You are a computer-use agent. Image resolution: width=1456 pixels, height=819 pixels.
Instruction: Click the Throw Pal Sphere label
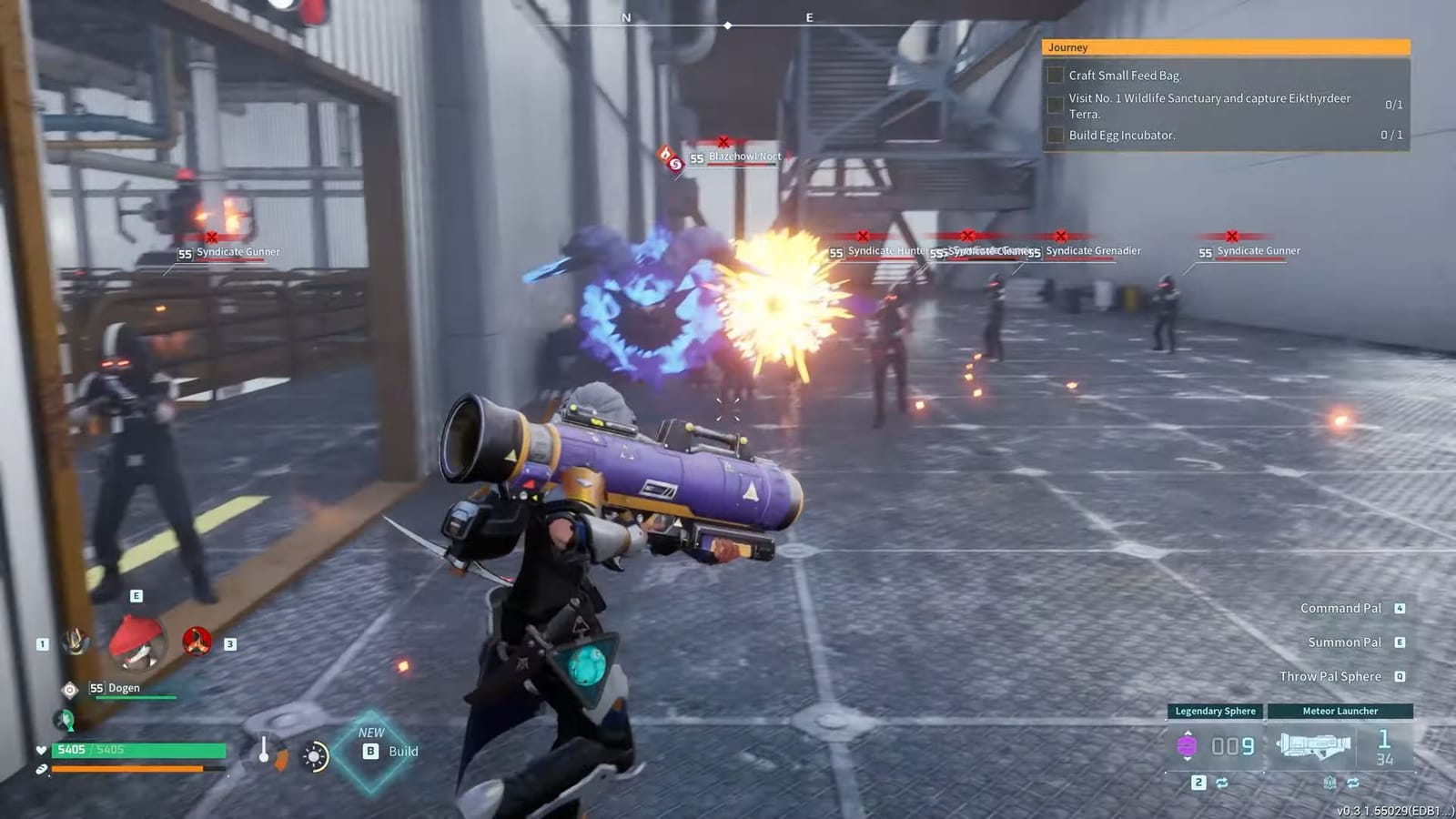1330,676
